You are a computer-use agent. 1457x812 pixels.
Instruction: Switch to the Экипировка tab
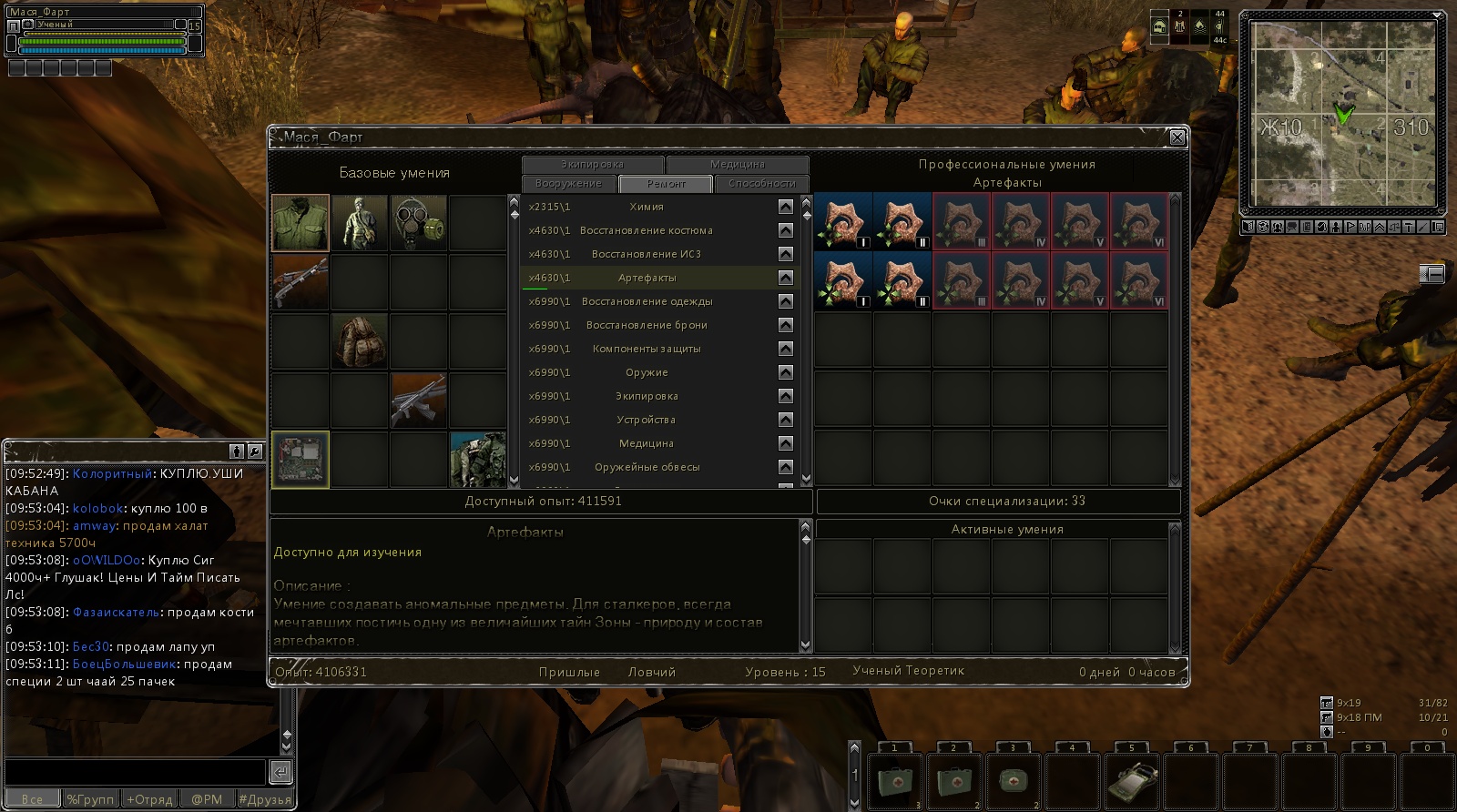[592, 165]
